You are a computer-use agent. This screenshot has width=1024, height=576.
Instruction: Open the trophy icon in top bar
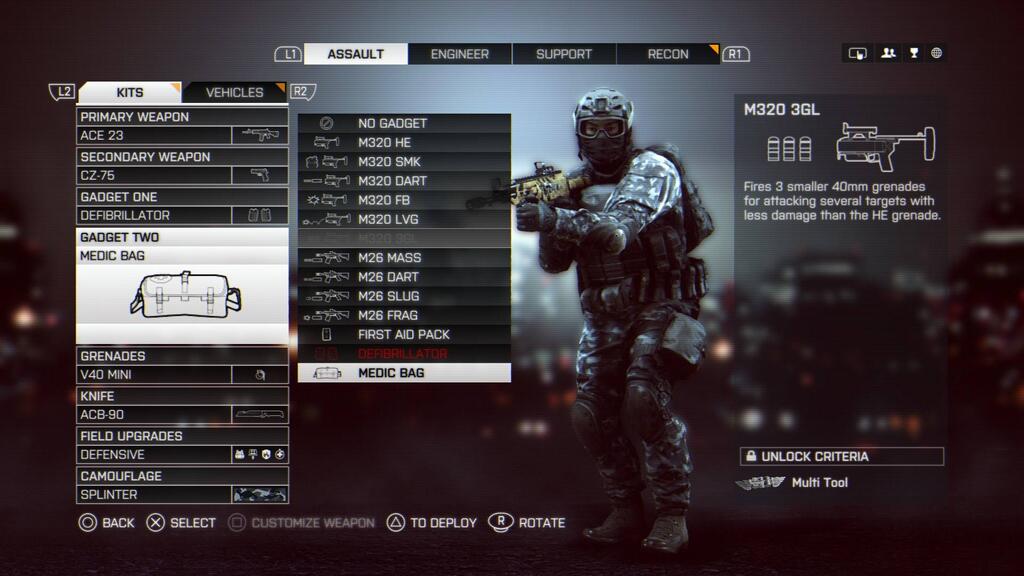[x=913, y=54]
